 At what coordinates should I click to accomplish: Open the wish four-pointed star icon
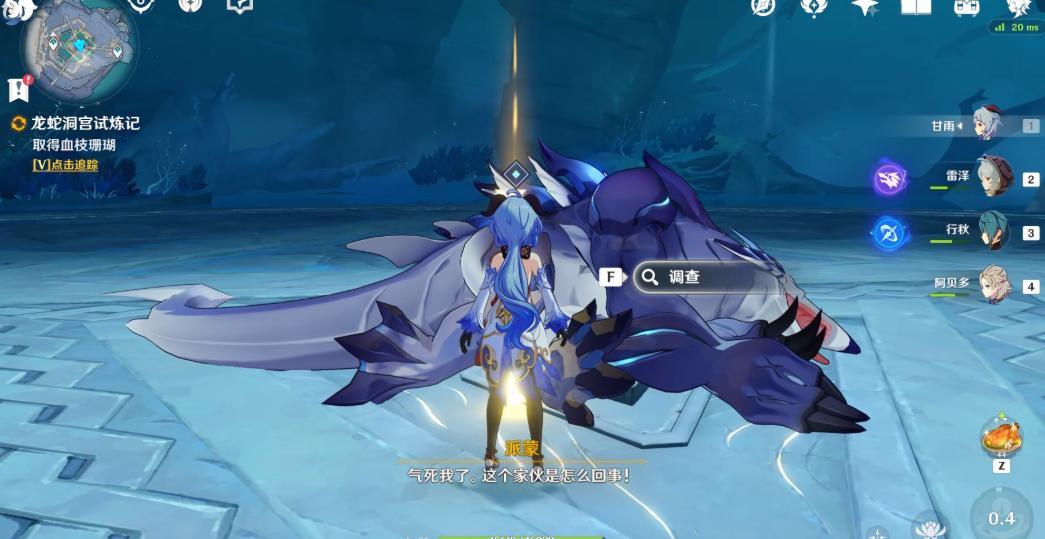tap(864, 7)
